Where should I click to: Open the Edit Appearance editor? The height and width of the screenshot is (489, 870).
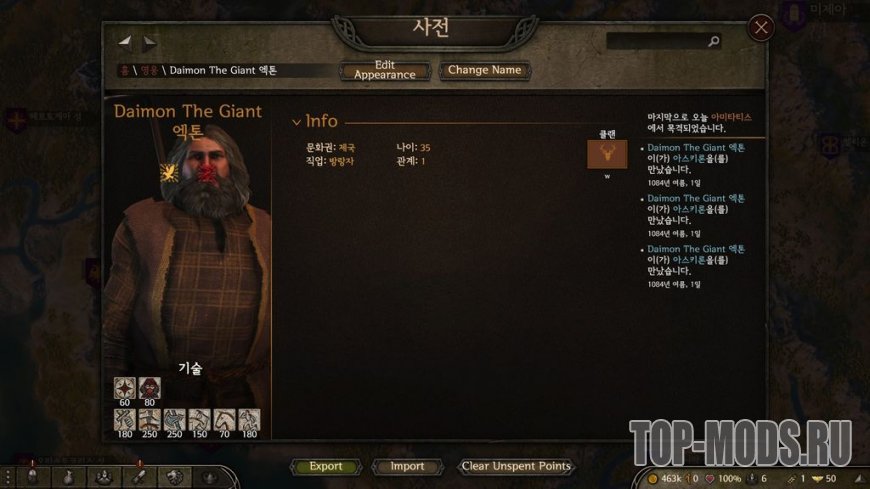coord(385,71)
